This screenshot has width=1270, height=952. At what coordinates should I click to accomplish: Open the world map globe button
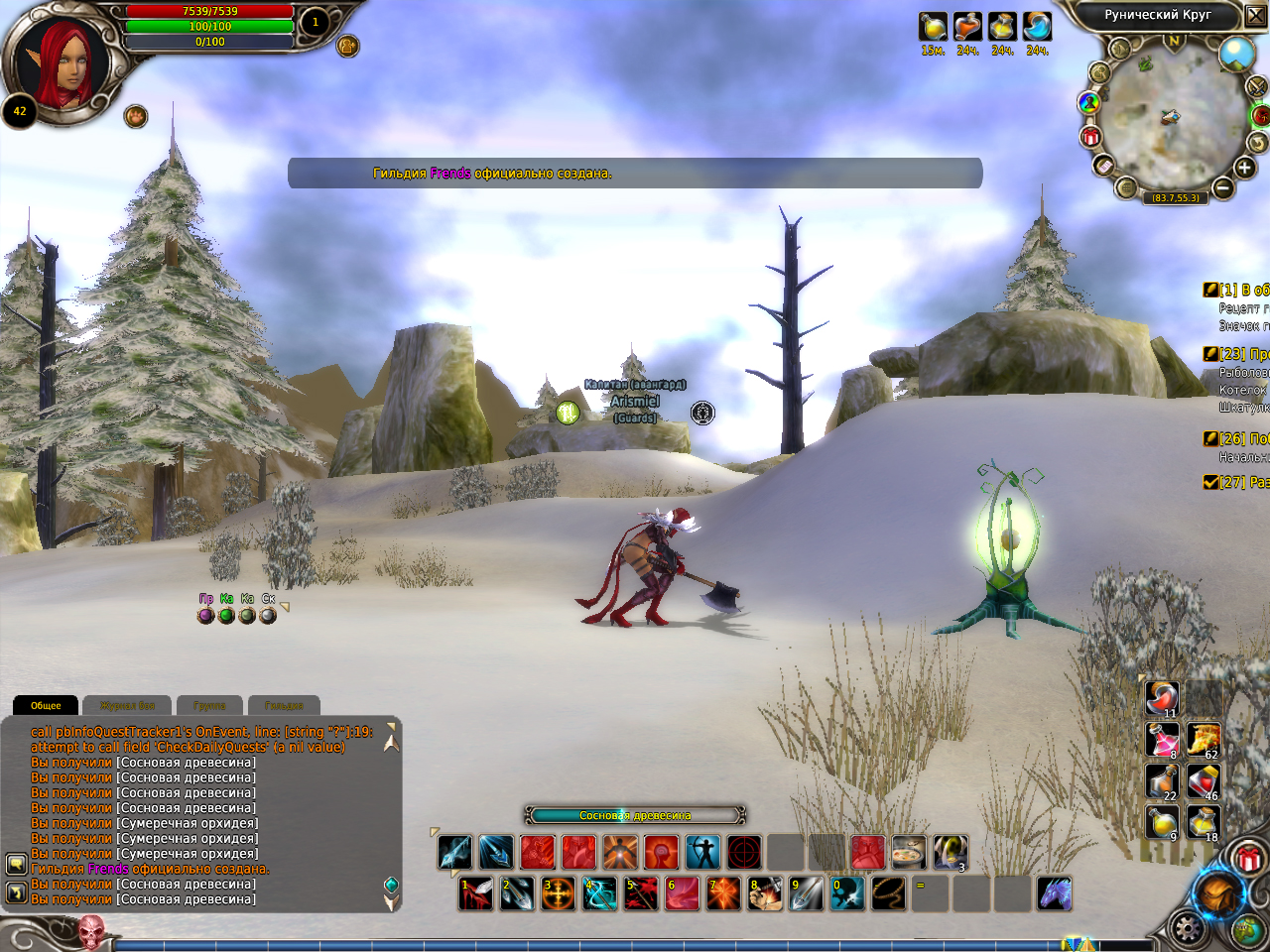[x=1248, y=930]
